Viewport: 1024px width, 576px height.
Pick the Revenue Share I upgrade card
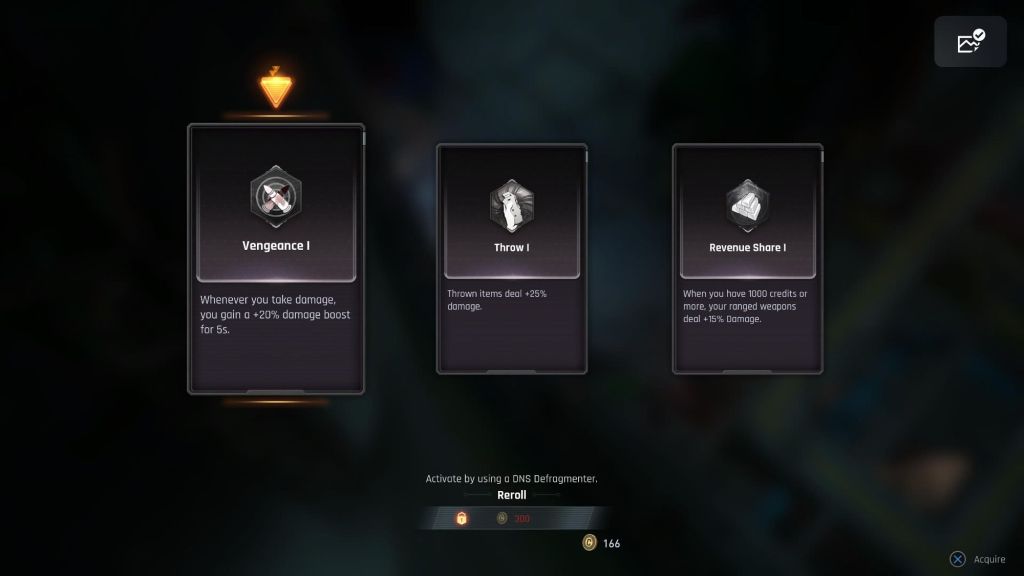point(747,258)
